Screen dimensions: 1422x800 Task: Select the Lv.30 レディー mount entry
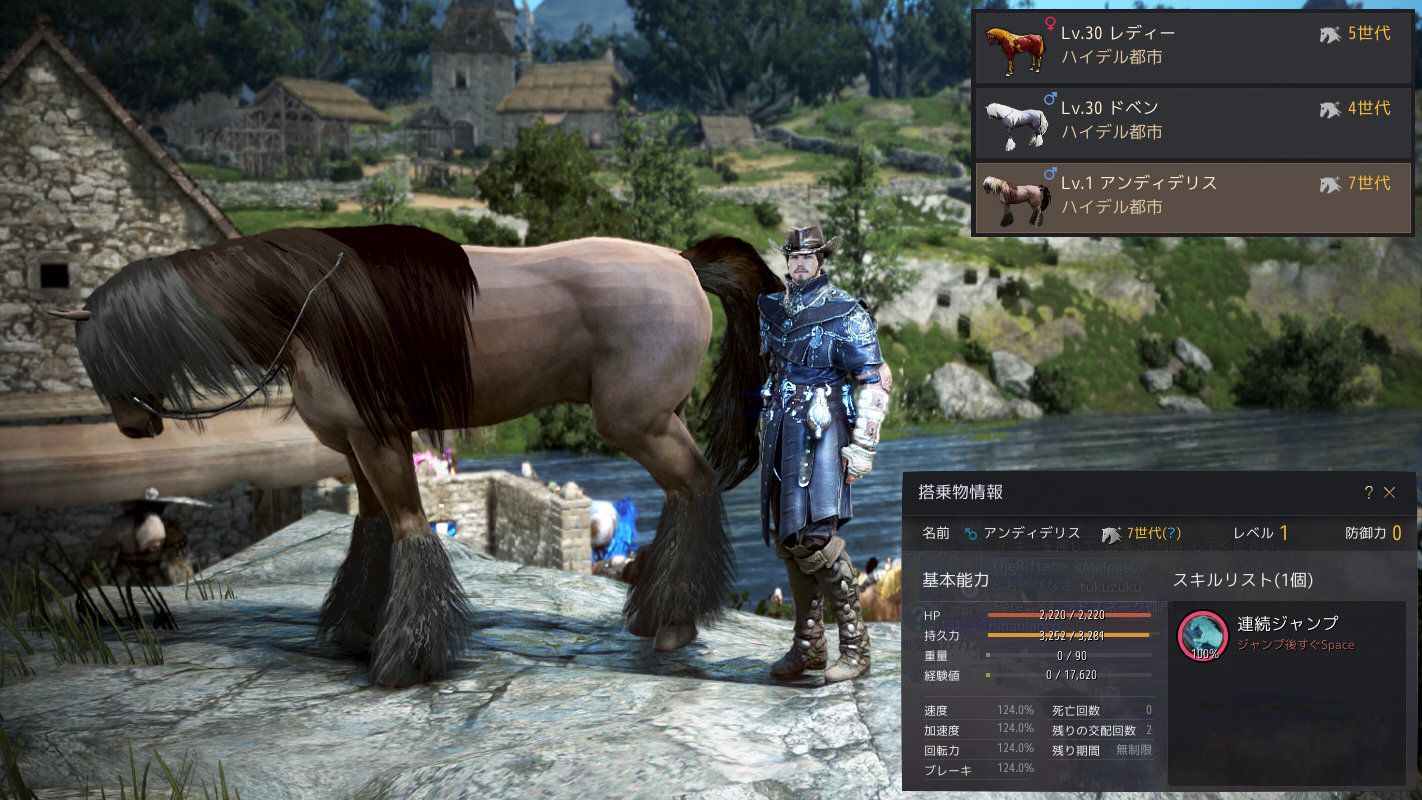pos(1190,45)
